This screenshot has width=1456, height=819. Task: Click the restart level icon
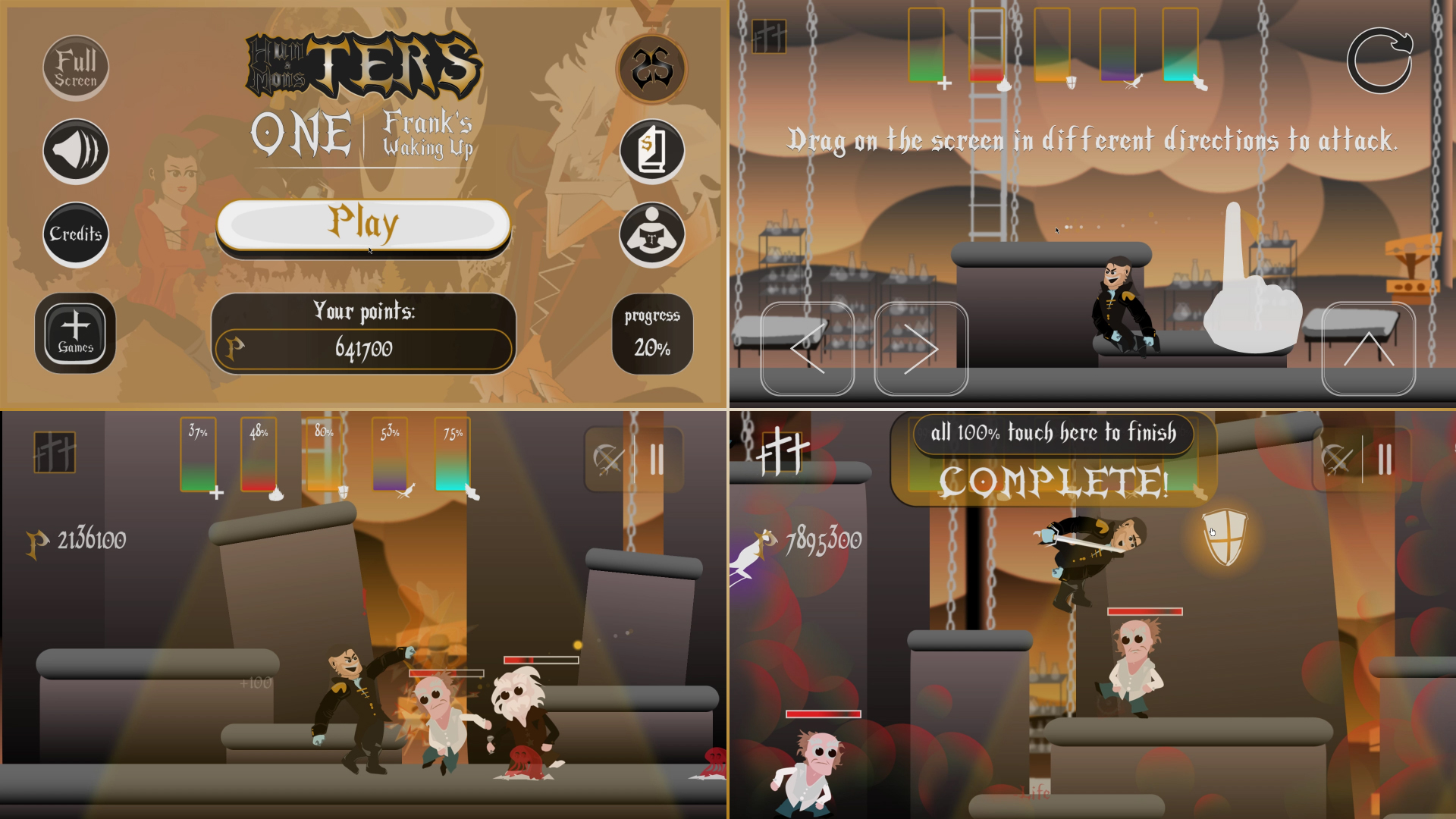tap(1382, 59)
